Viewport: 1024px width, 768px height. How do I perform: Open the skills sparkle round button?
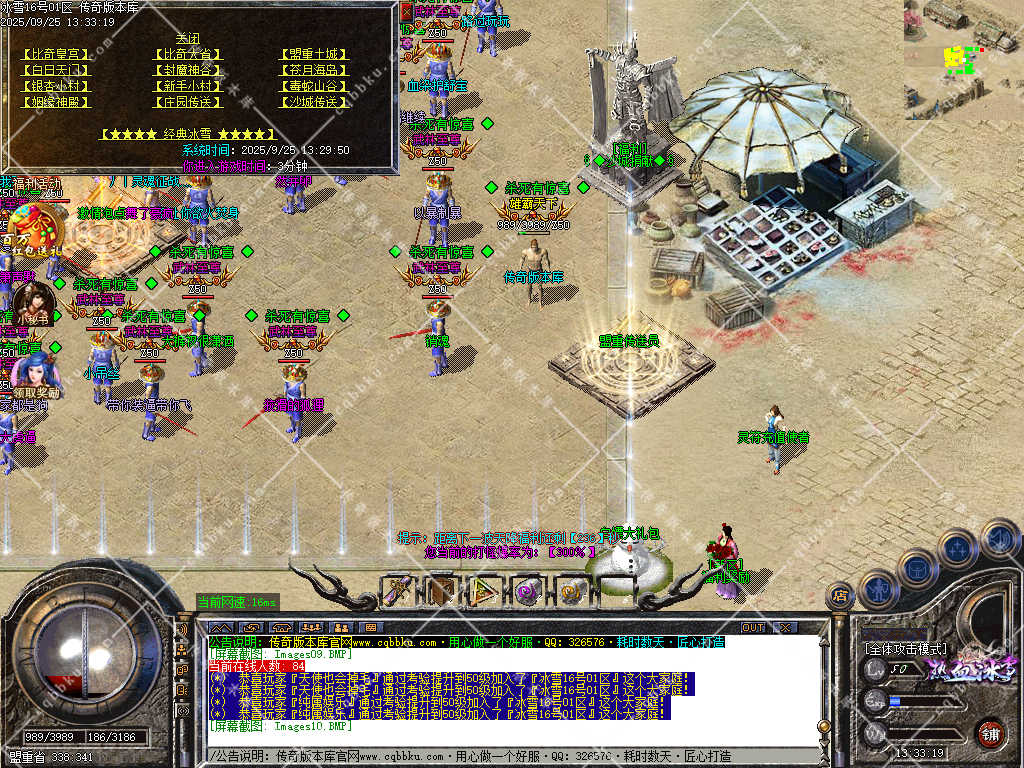[x=957, y=548]
